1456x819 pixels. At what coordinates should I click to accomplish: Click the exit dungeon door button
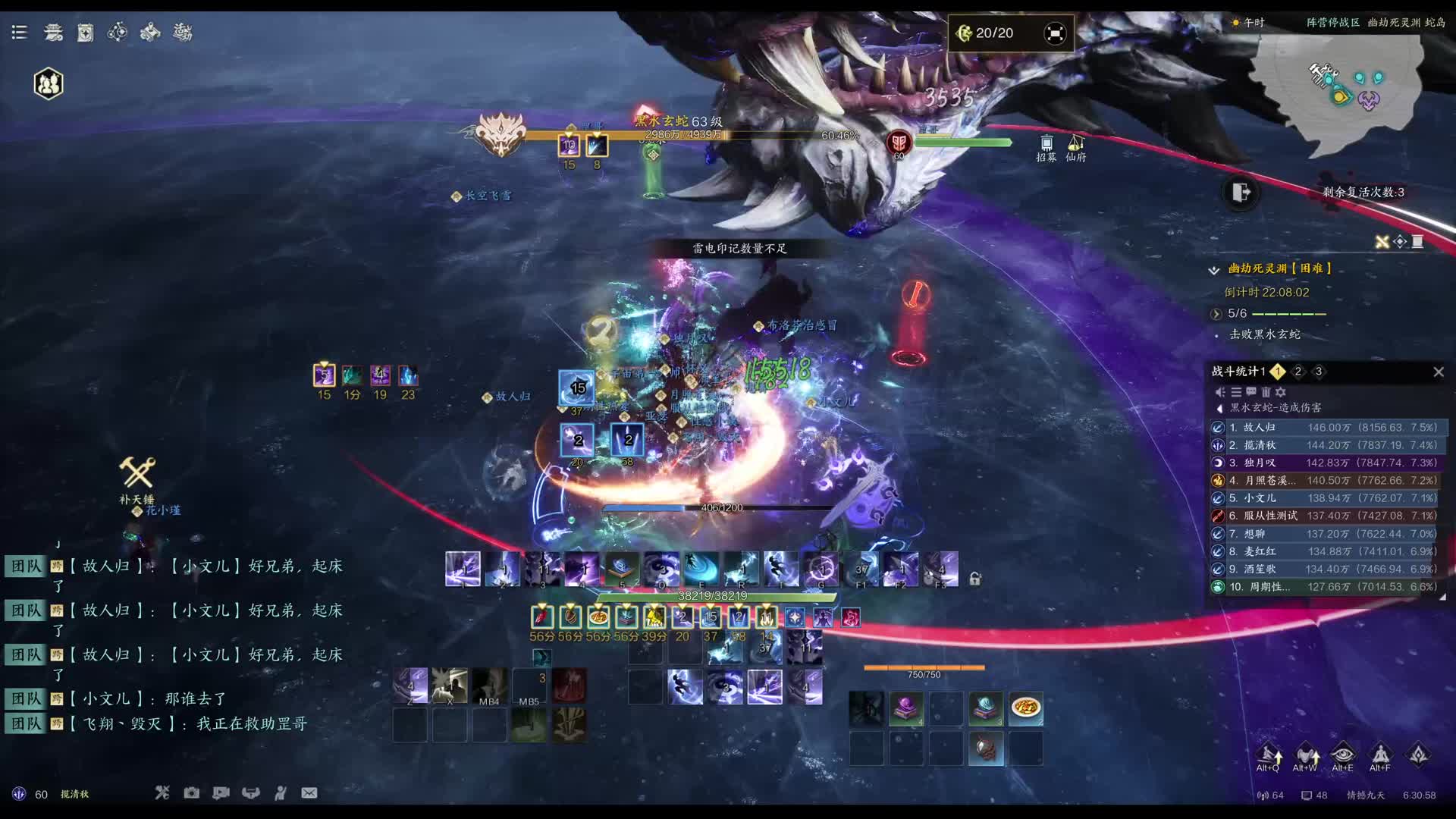[x=1241, y=193]
